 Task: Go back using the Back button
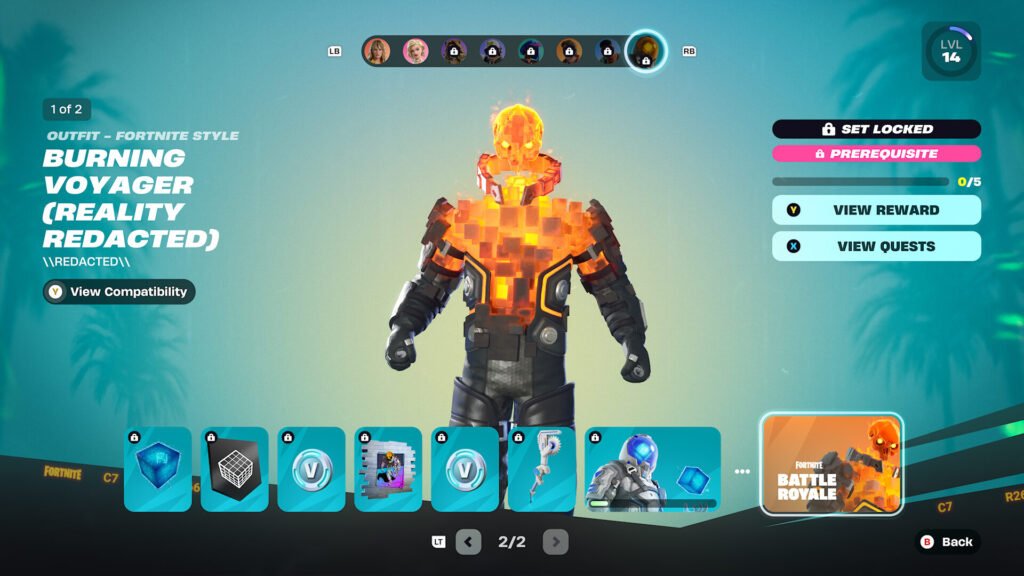click(x=946, y=542)
